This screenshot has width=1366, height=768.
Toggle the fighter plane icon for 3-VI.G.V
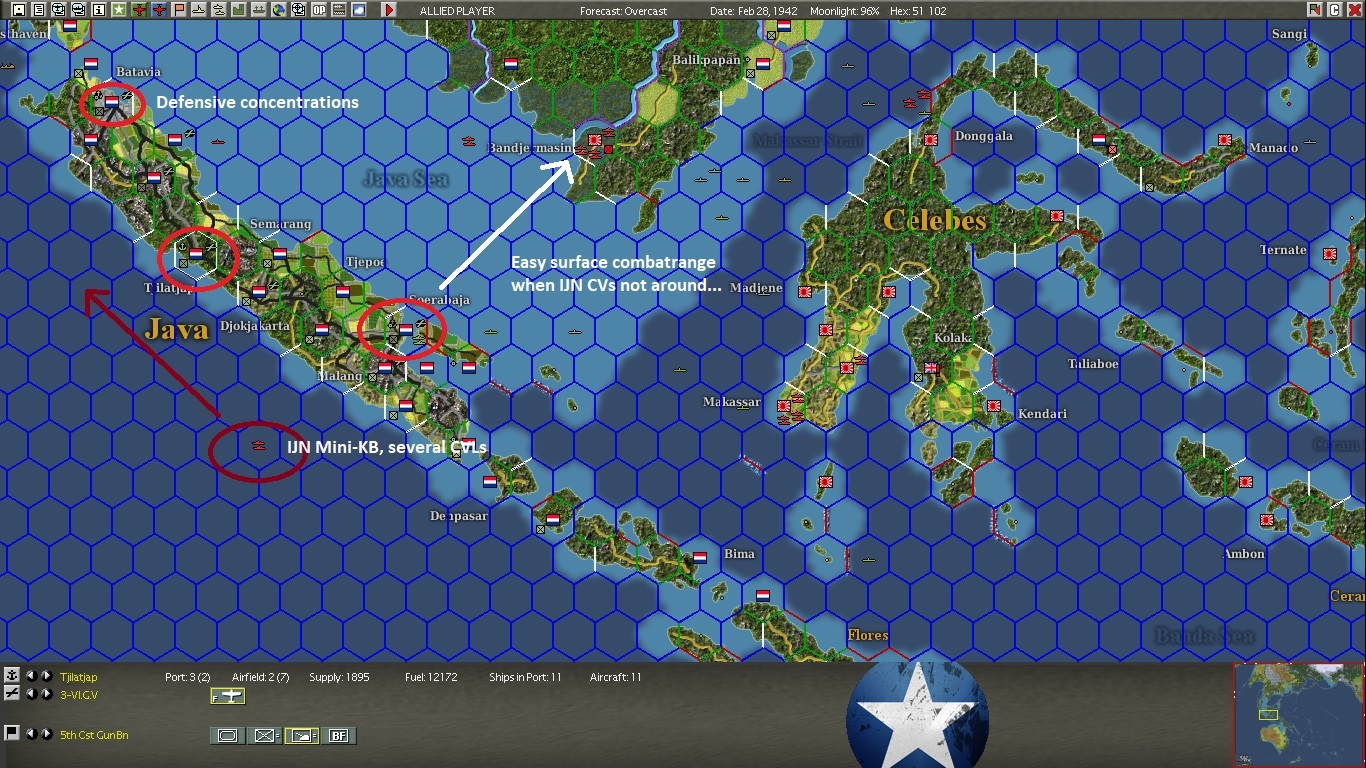coord(228,697)
